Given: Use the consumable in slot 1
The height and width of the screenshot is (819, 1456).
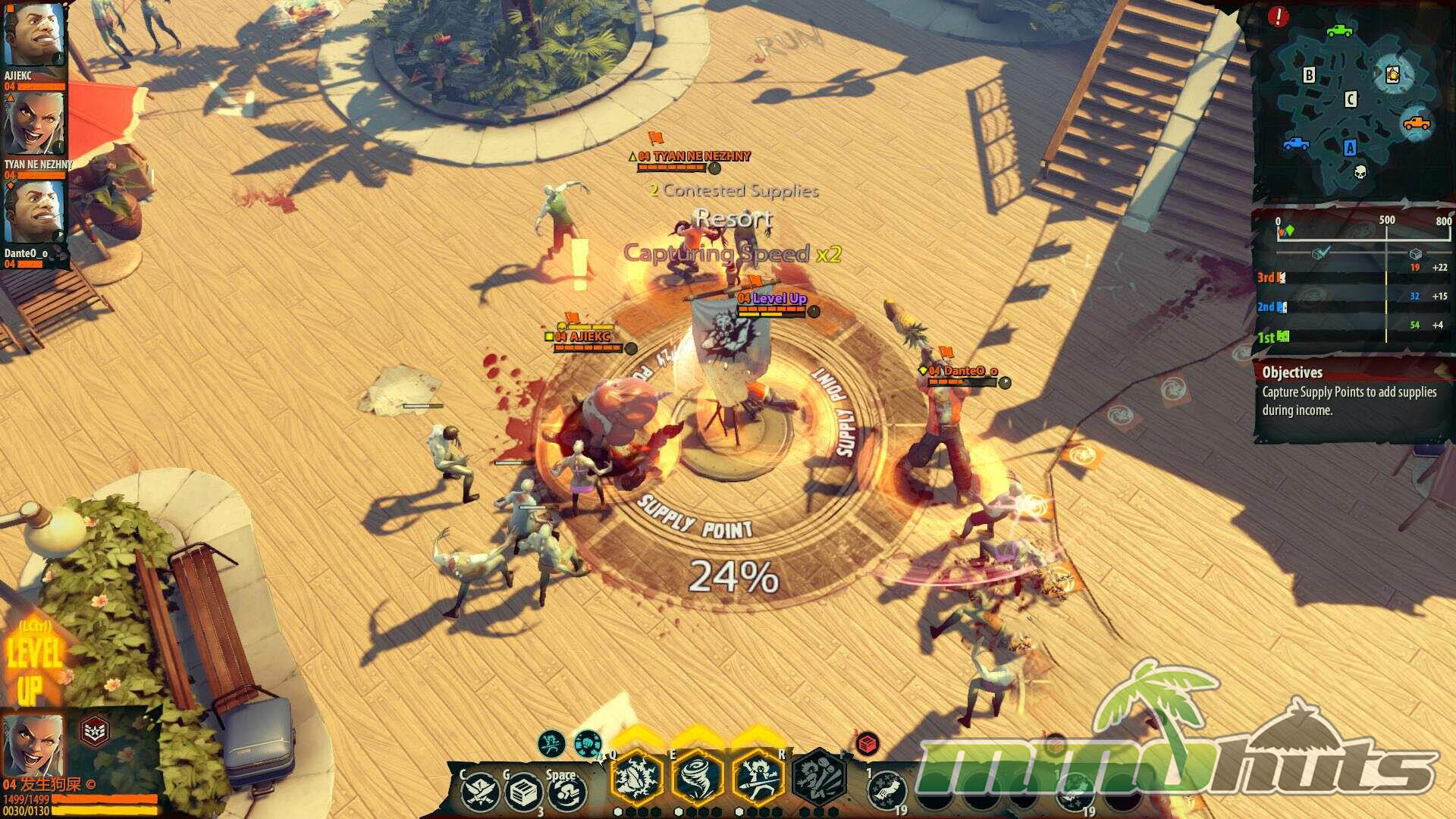Looking at the screenshot, I should point(886,792).
